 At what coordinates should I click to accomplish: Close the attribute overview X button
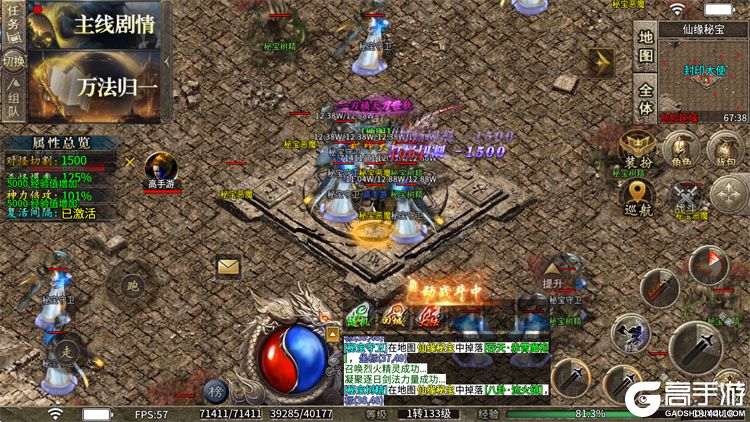129,161
